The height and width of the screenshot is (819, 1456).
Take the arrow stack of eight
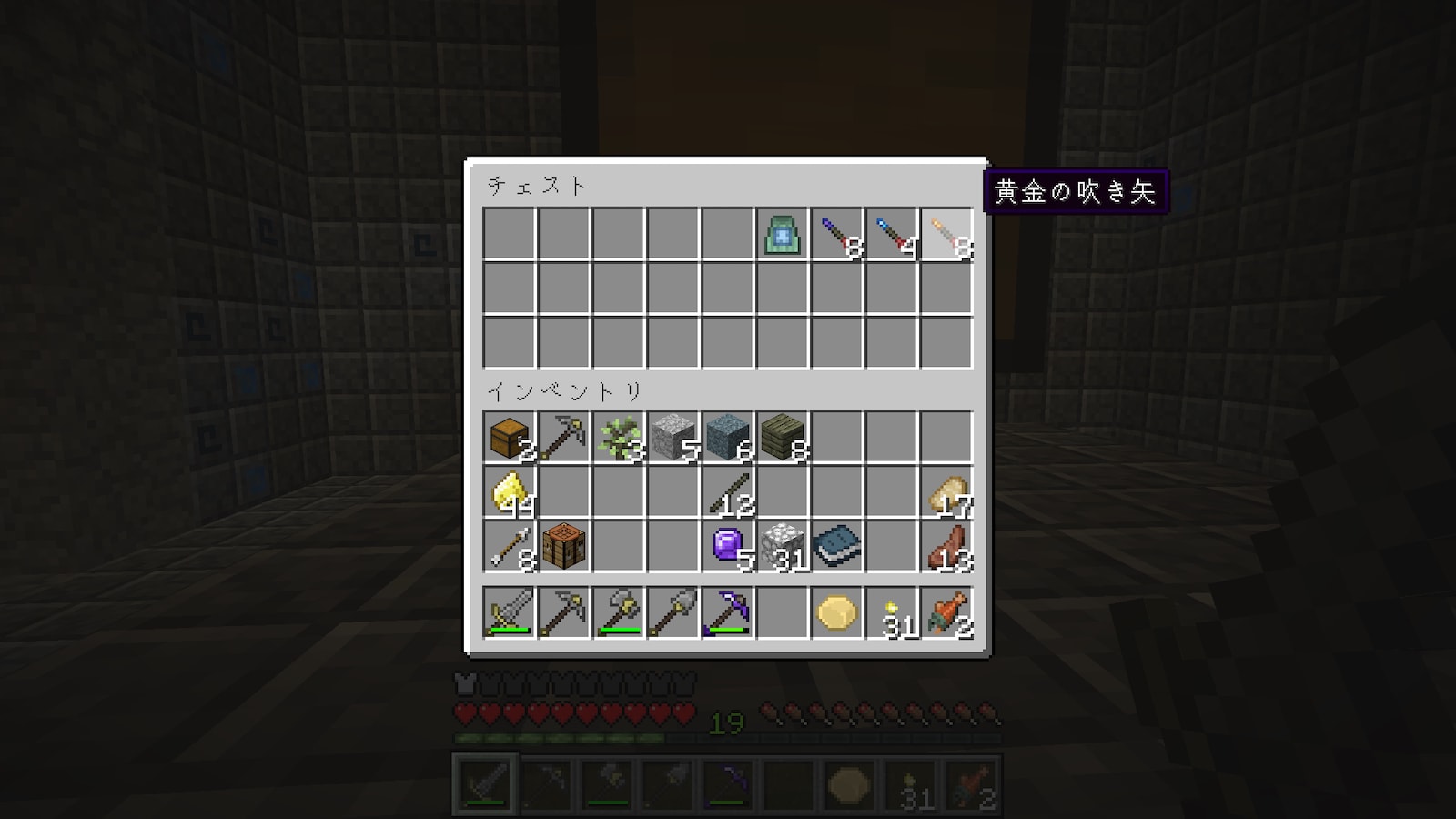coord(509,547)
